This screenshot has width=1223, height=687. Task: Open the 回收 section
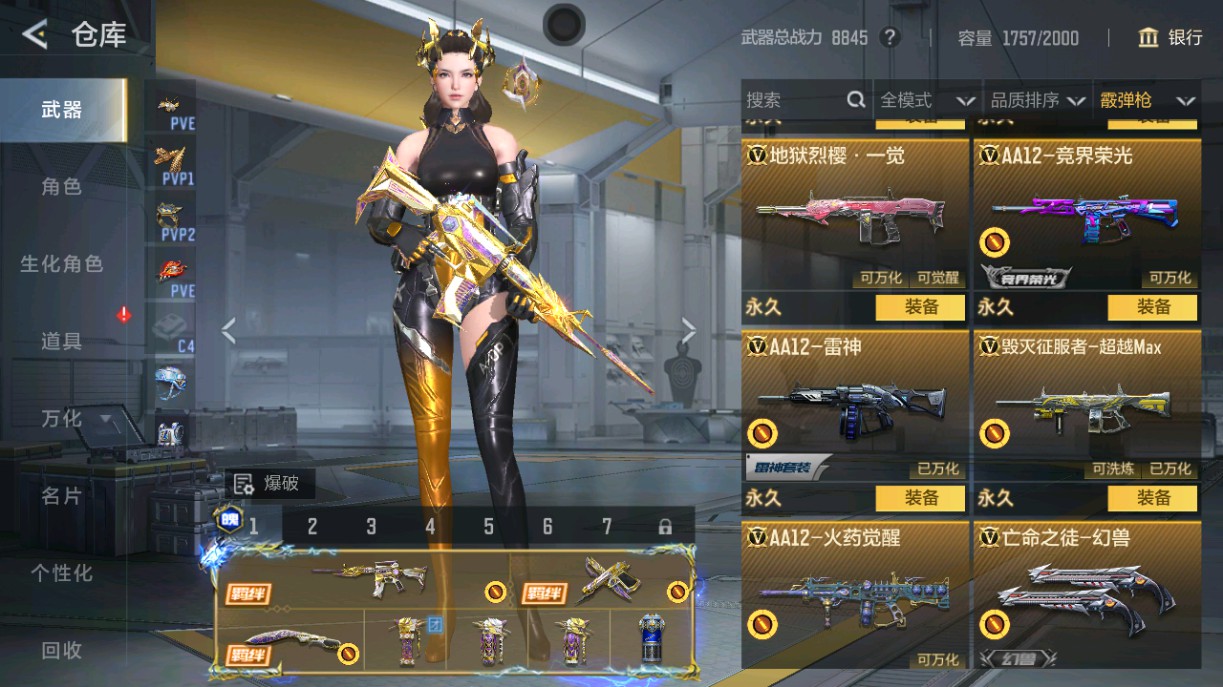pos(61,650)
